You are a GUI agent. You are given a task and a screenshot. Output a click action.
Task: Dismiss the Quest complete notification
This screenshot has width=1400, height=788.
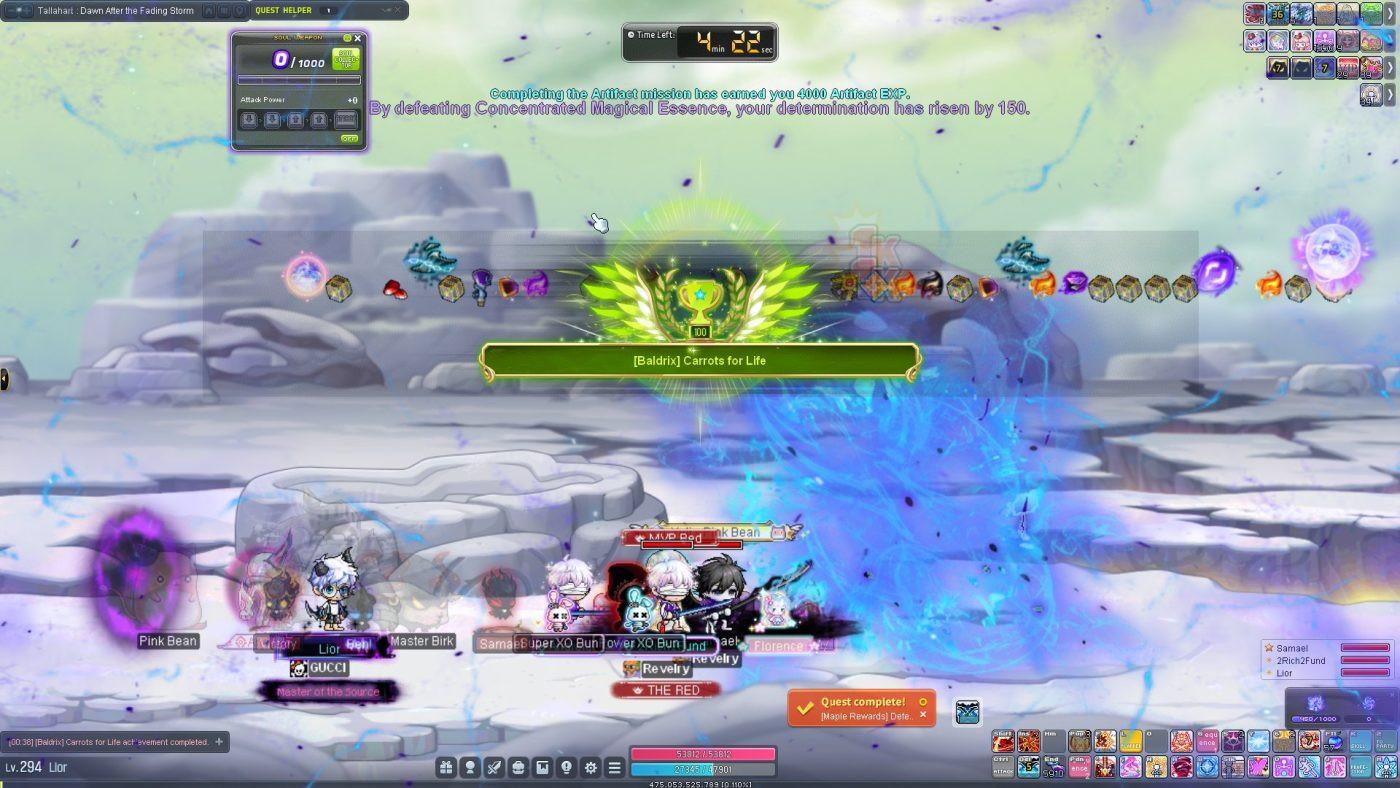[x=923, y=715]
